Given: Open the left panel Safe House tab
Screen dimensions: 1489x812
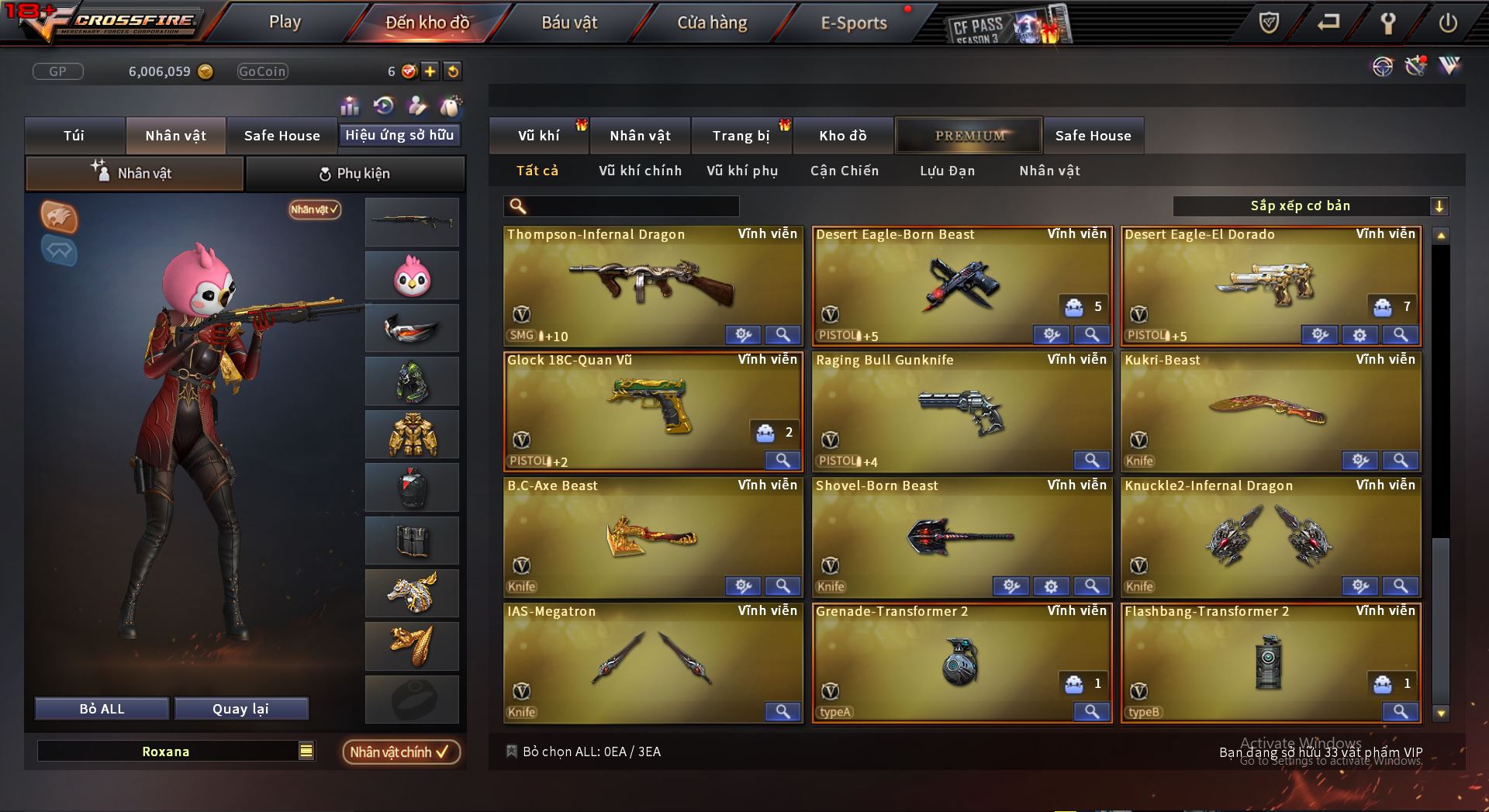Looking at the screenshot, I should tap(282, 136).
